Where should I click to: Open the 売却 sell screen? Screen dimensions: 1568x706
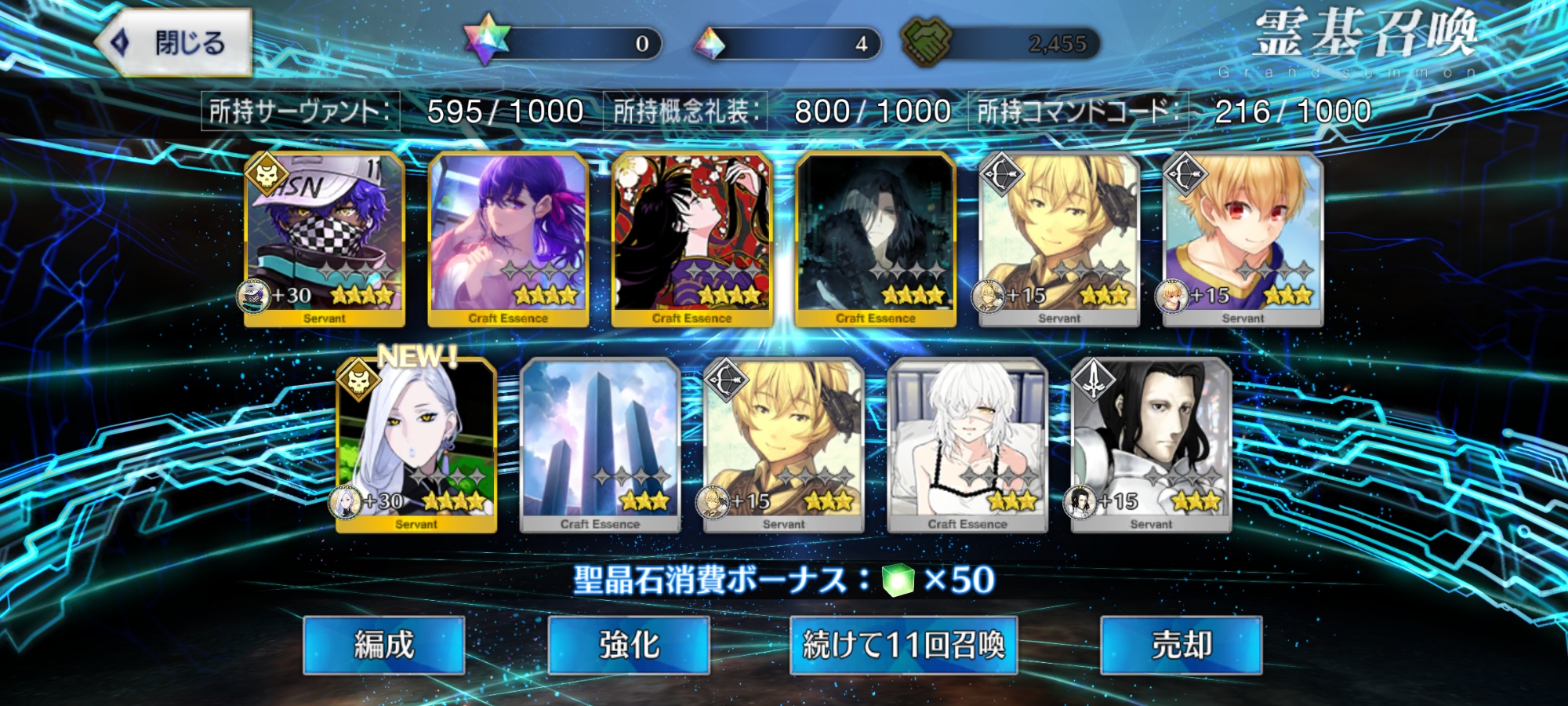1181,645
